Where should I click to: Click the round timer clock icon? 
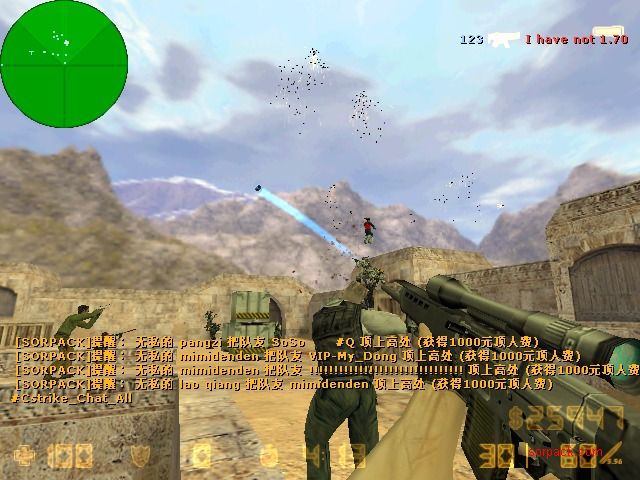[268, 456]
